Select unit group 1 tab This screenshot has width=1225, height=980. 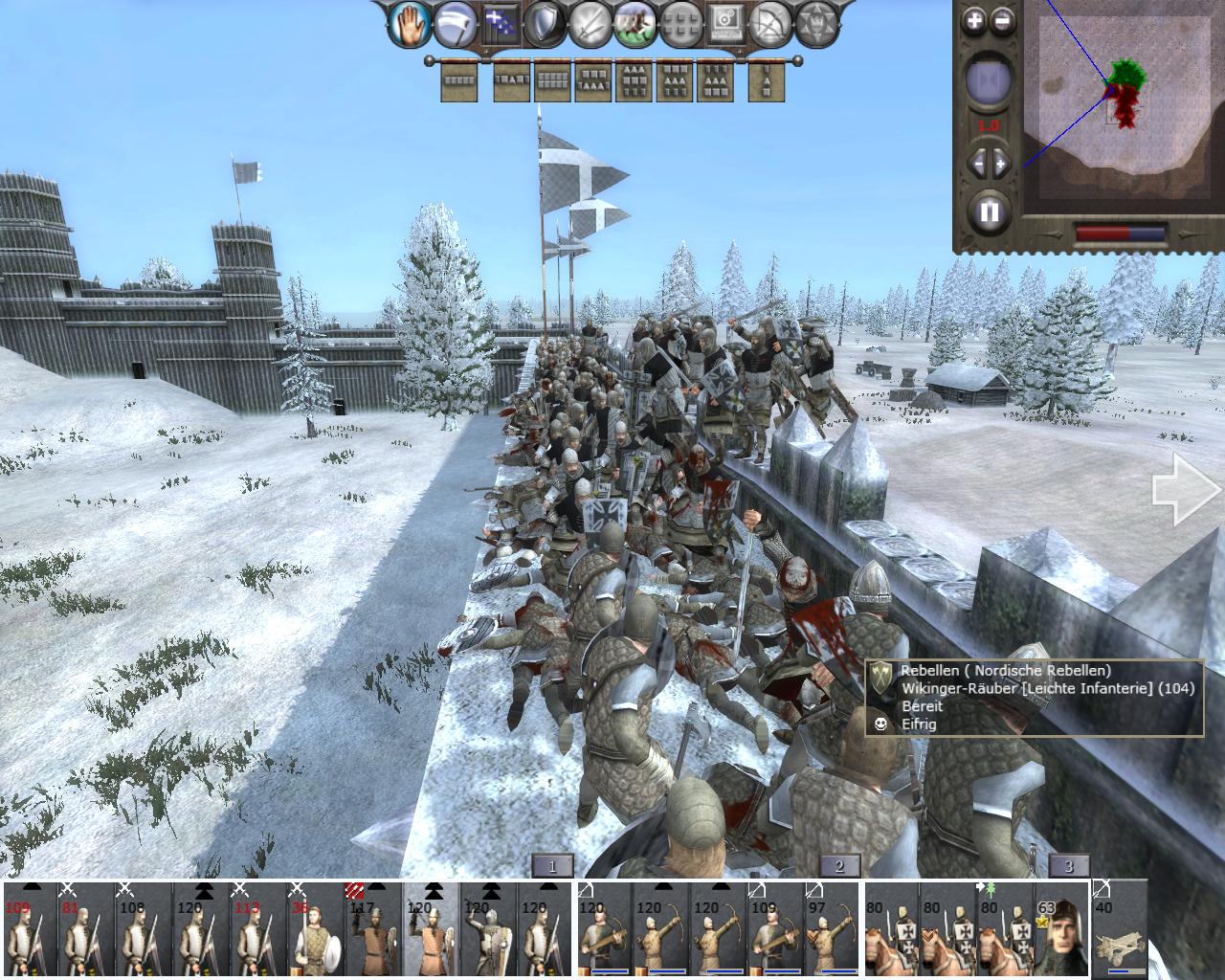coord(551,866)
